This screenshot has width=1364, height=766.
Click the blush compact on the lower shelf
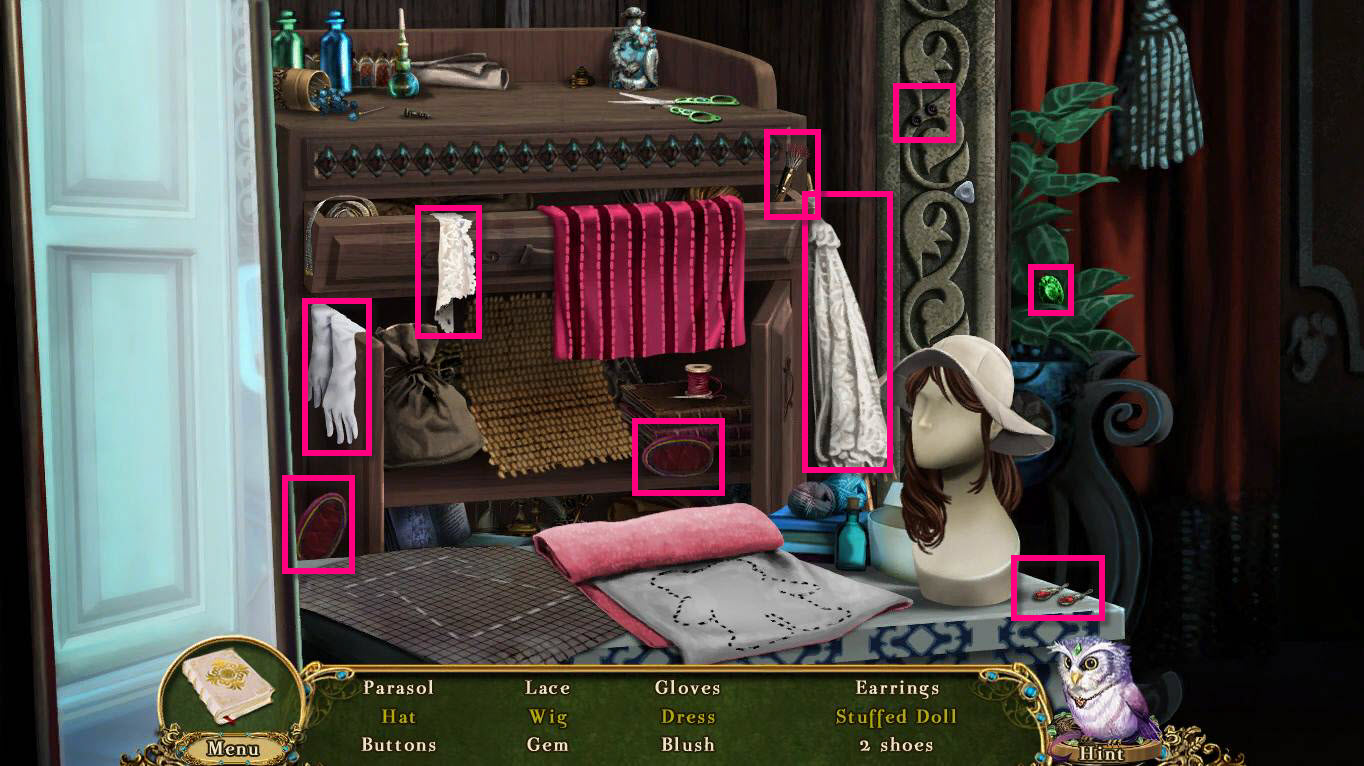(678, 455)
